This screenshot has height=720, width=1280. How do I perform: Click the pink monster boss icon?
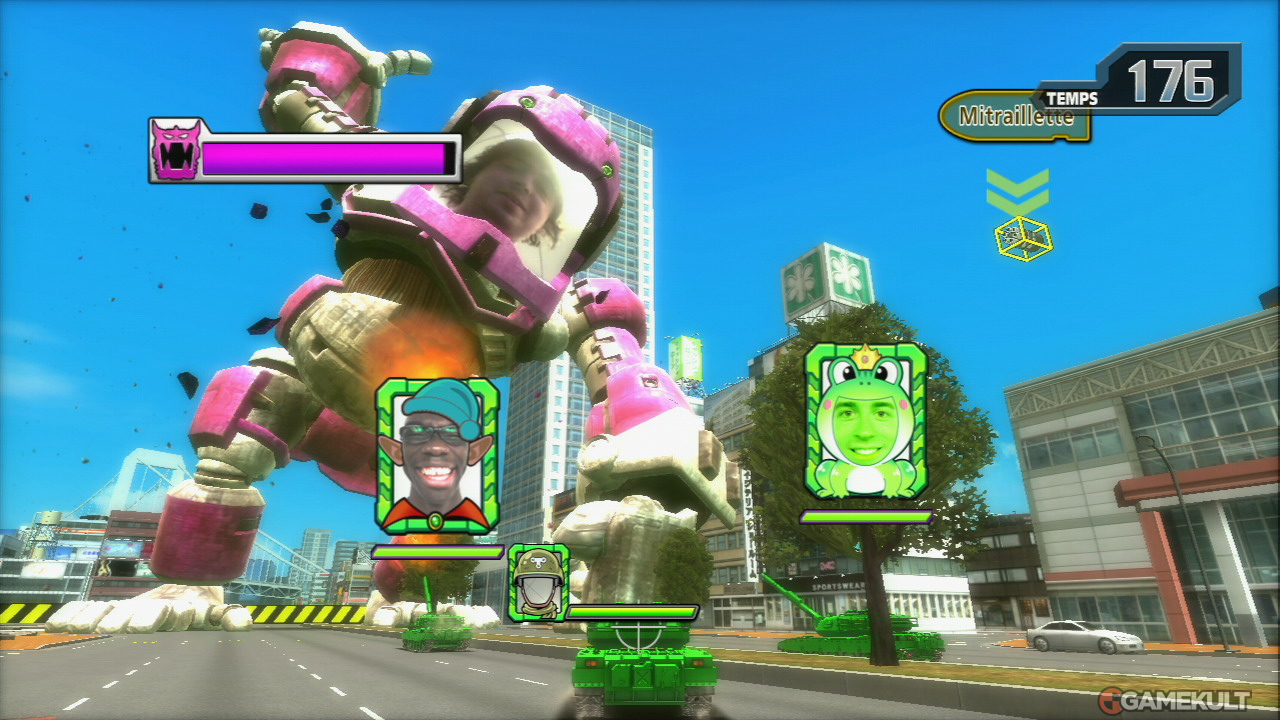[176, 150]
